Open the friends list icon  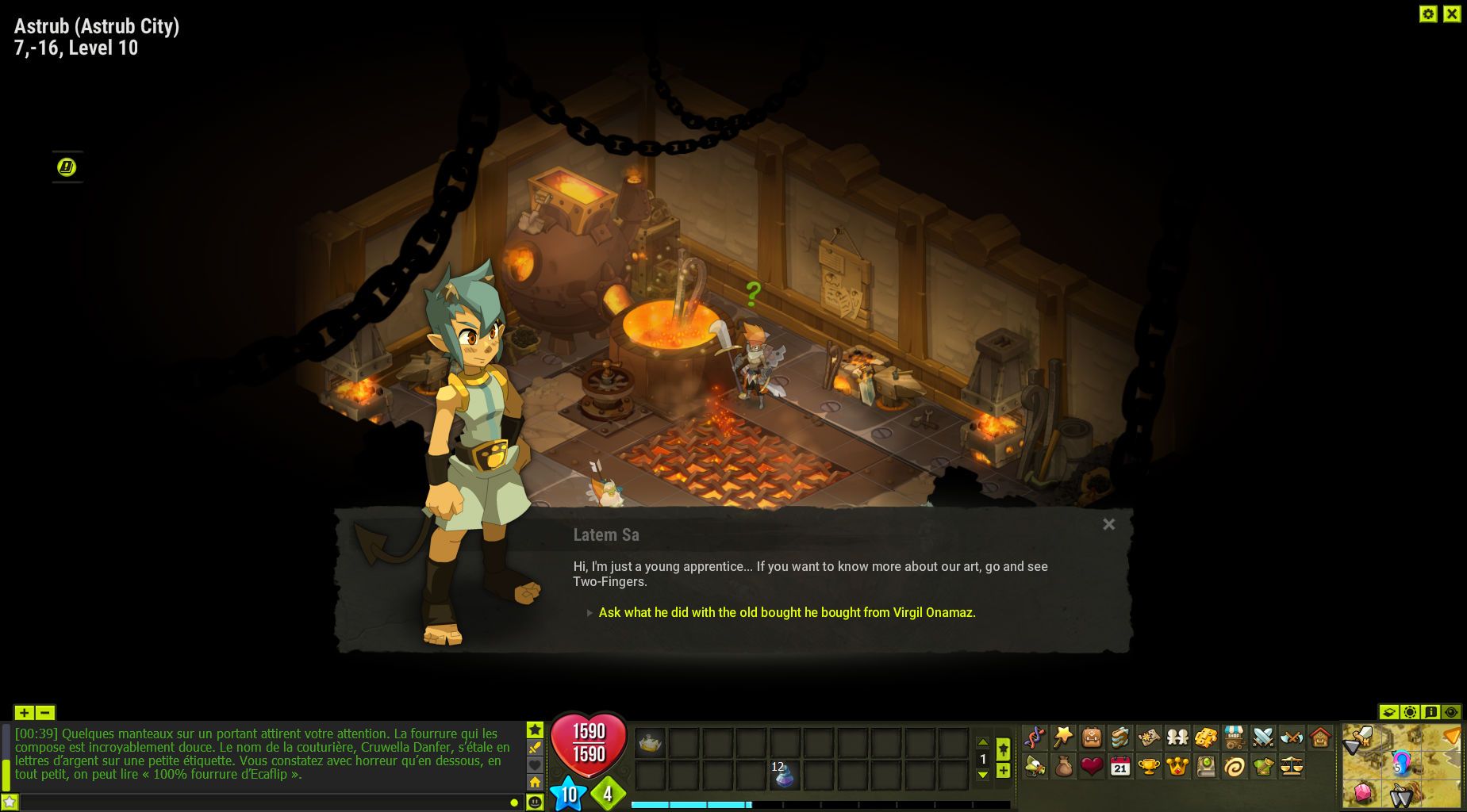pyautogui.click(x=1177, y=737)
